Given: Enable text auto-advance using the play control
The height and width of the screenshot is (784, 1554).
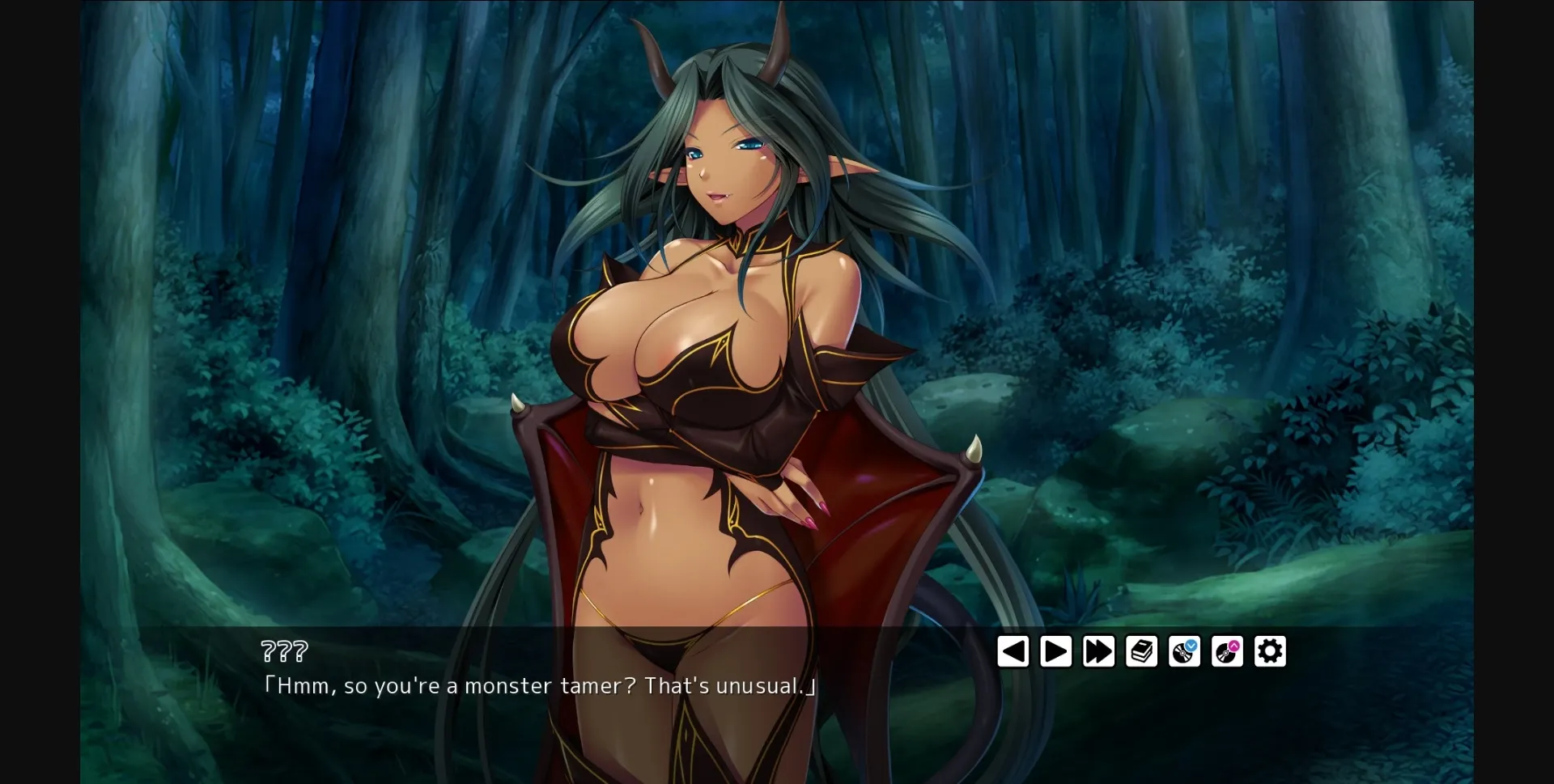Looking at the screenshot, I should tap(1055, 651).
